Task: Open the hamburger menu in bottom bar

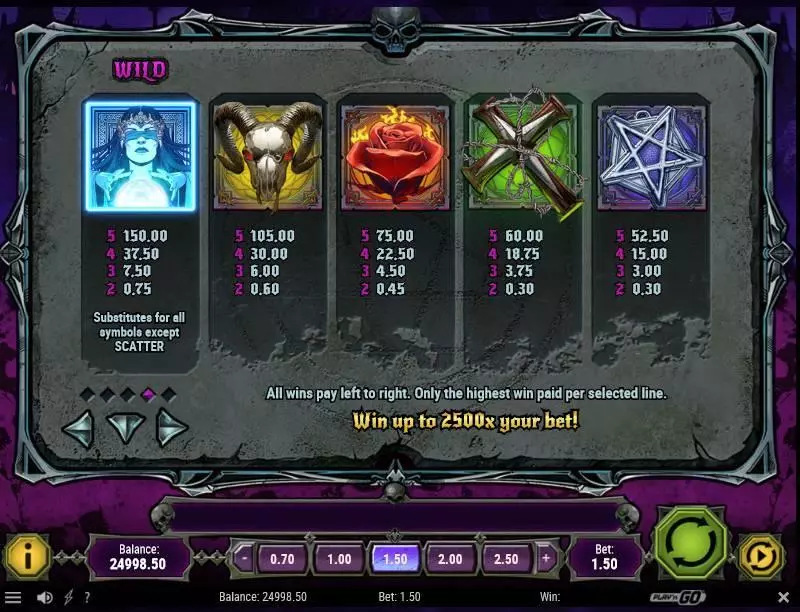Action: (14, 598)
